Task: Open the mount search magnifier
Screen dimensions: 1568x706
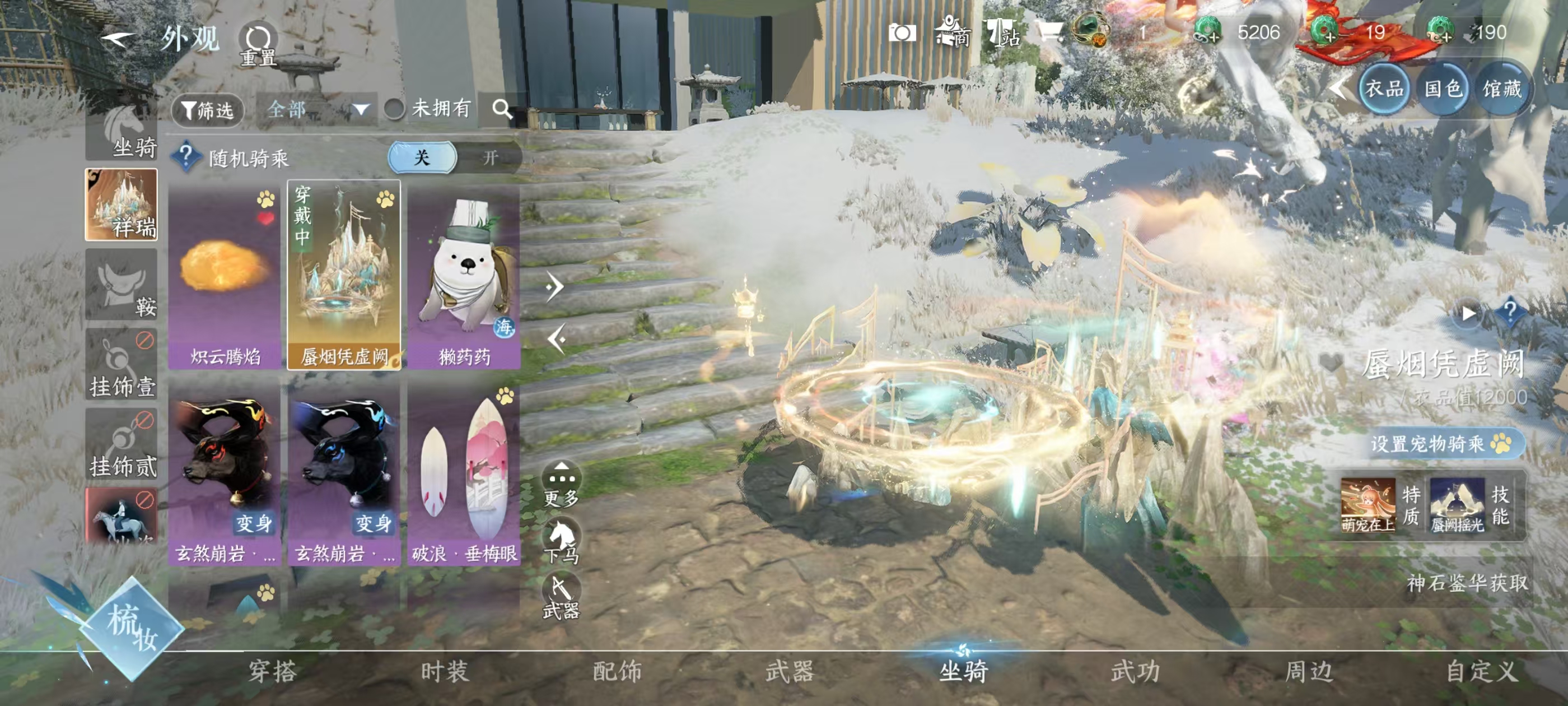Action: coord(502,109)
